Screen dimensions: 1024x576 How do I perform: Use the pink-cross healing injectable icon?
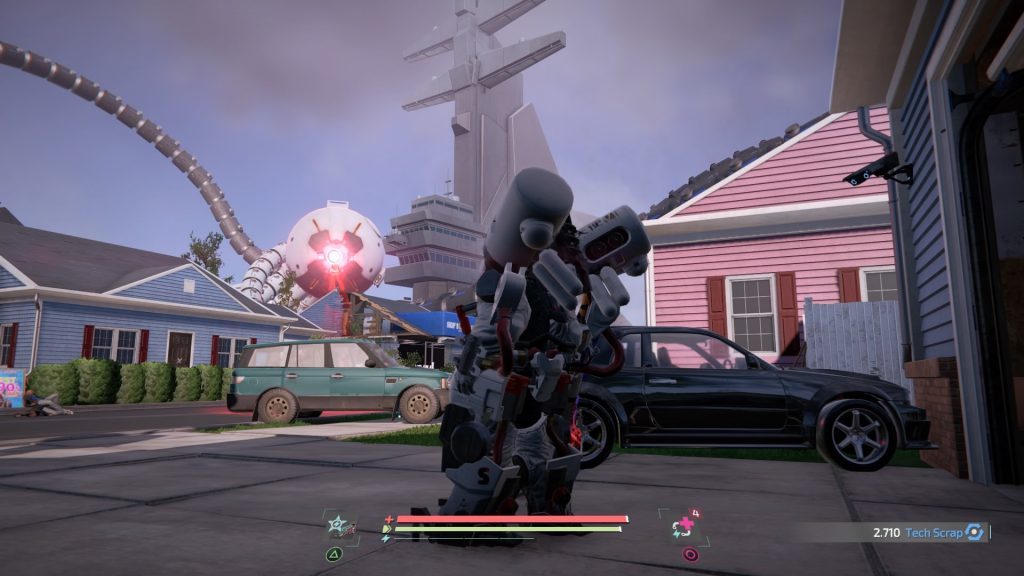pyautogui.click(x=686, y=527)
